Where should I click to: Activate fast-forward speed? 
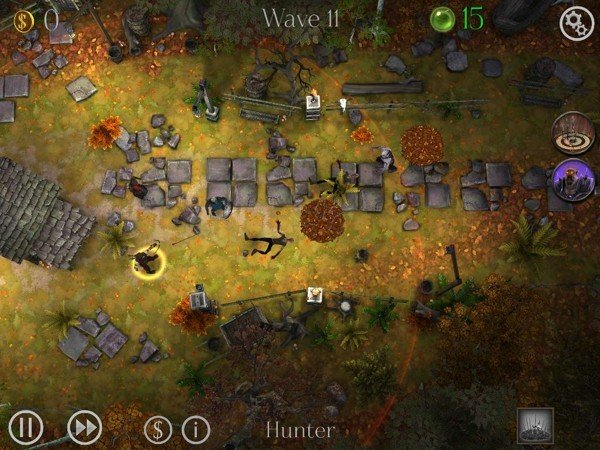85,428
